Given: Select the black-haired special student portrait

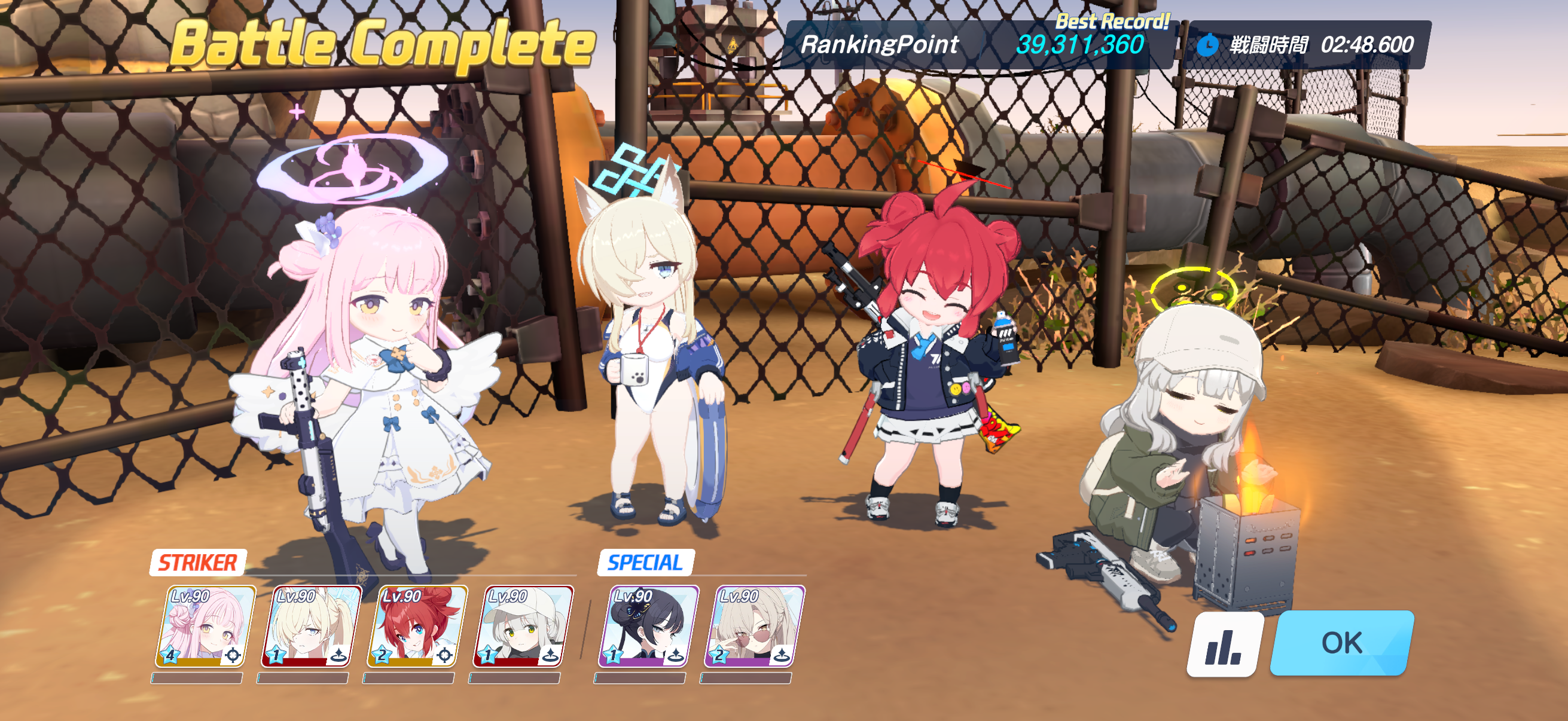Looking at the screenshot, I should (648, 626).
